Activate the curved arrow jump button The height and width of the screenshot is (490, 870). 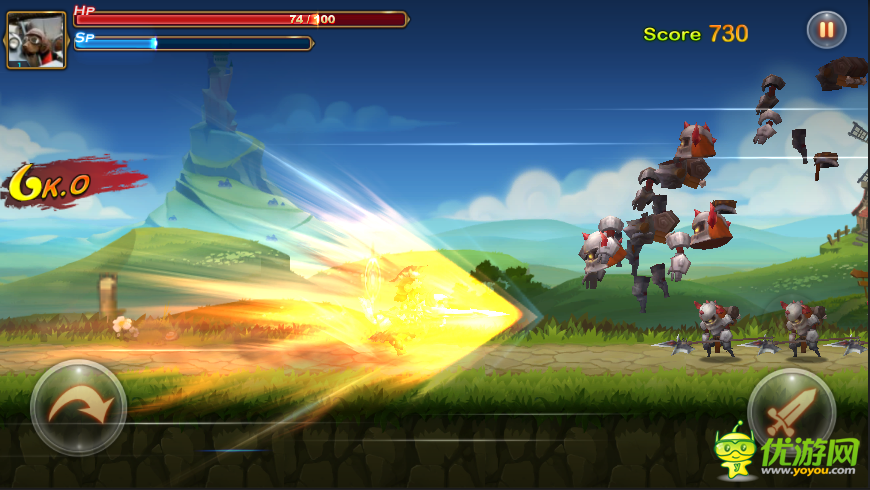click(78, 406)
